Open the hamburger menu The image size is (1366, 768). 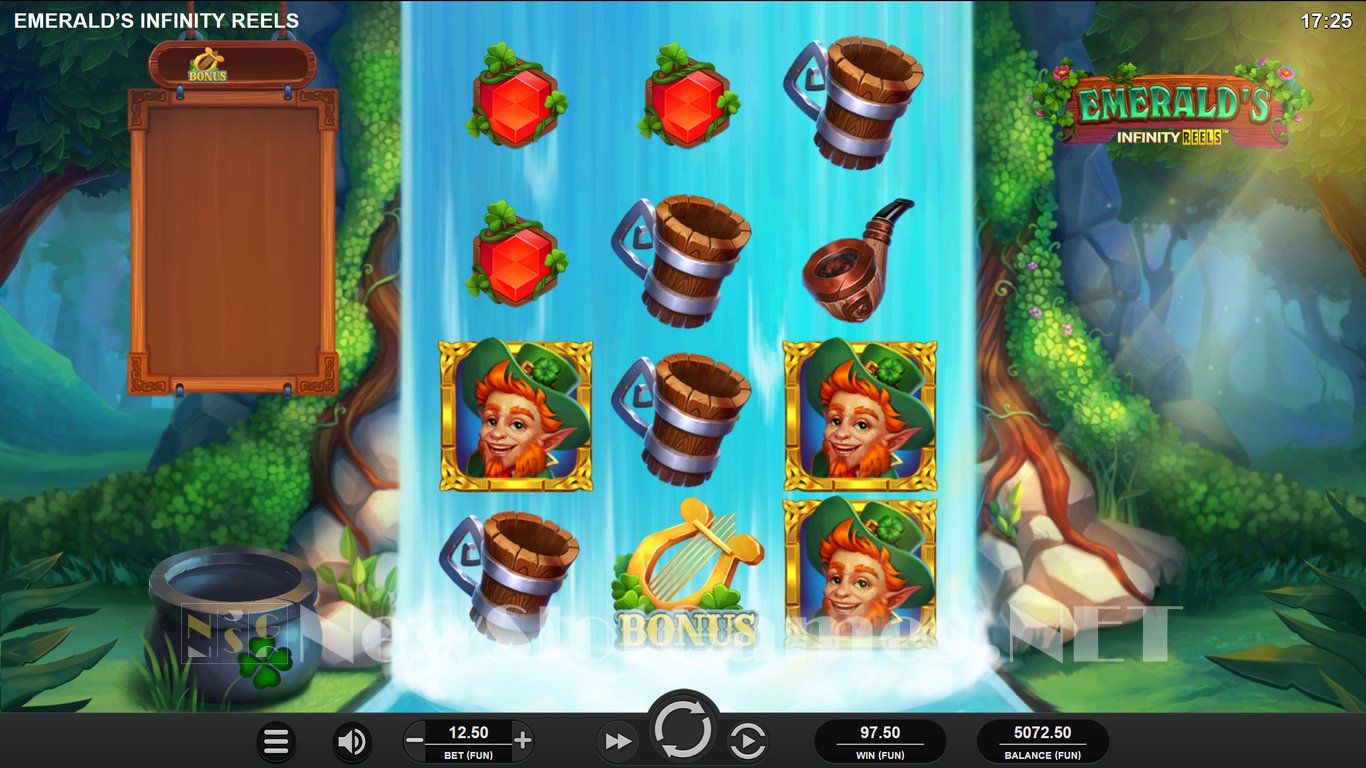(276, 741)
